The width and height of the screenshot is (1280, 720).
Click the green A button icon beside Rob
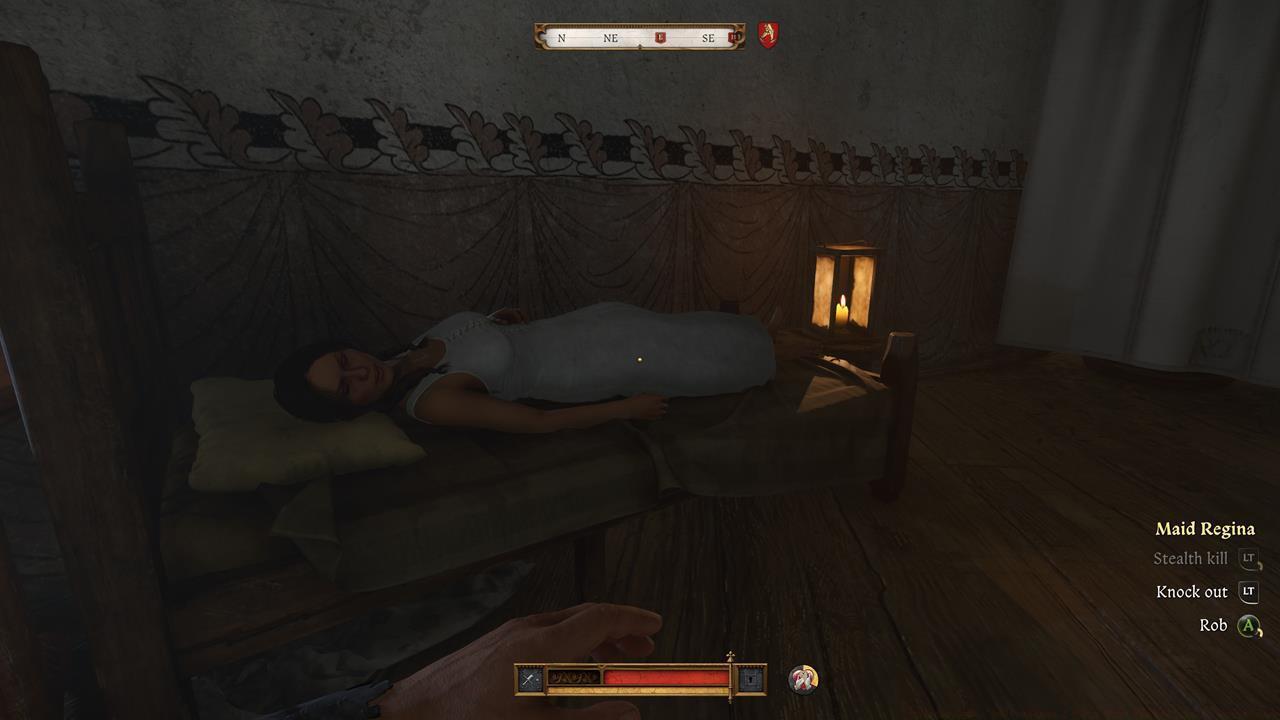click(1247, 625)
